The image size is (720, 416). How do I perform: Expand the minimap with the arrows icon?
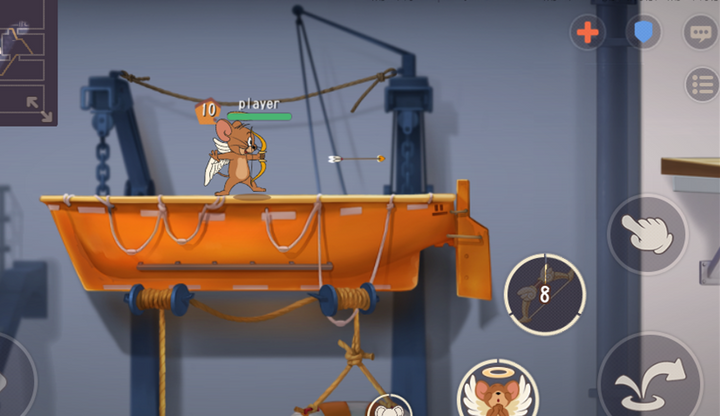(39, 107)
